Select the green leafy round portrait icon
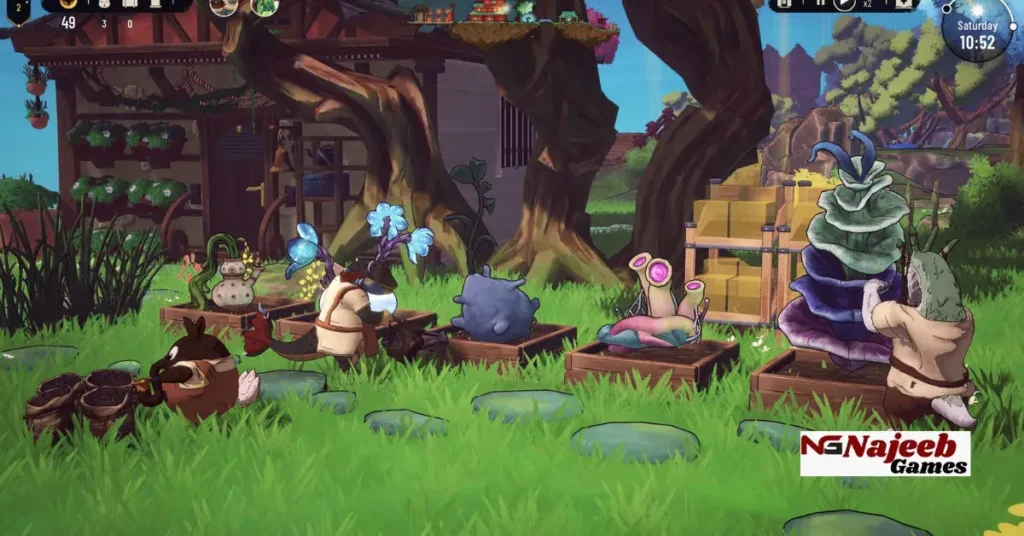Image resolution: width=1024 pixels, height=536 pixels. click(x=265, y=6)
